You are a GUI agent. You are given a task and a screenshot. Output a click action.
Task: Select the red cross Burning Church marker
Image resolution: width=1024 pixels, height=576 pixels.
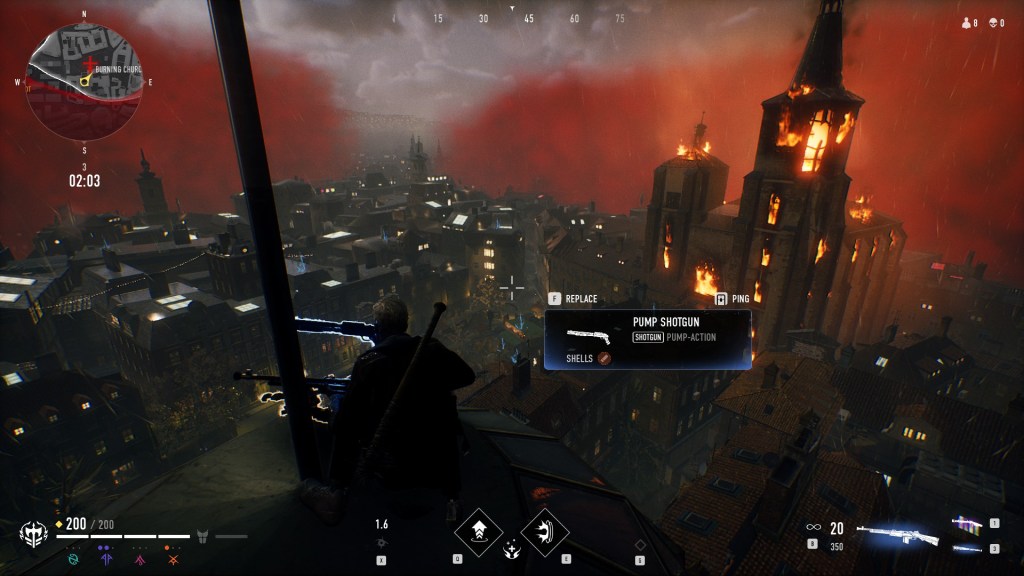pos(91,63)
